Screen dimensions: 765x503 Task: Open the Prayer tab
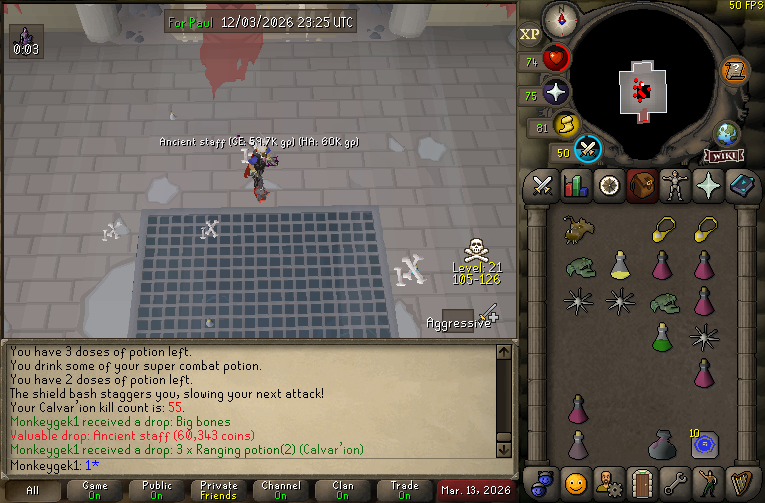pos(707,186)
